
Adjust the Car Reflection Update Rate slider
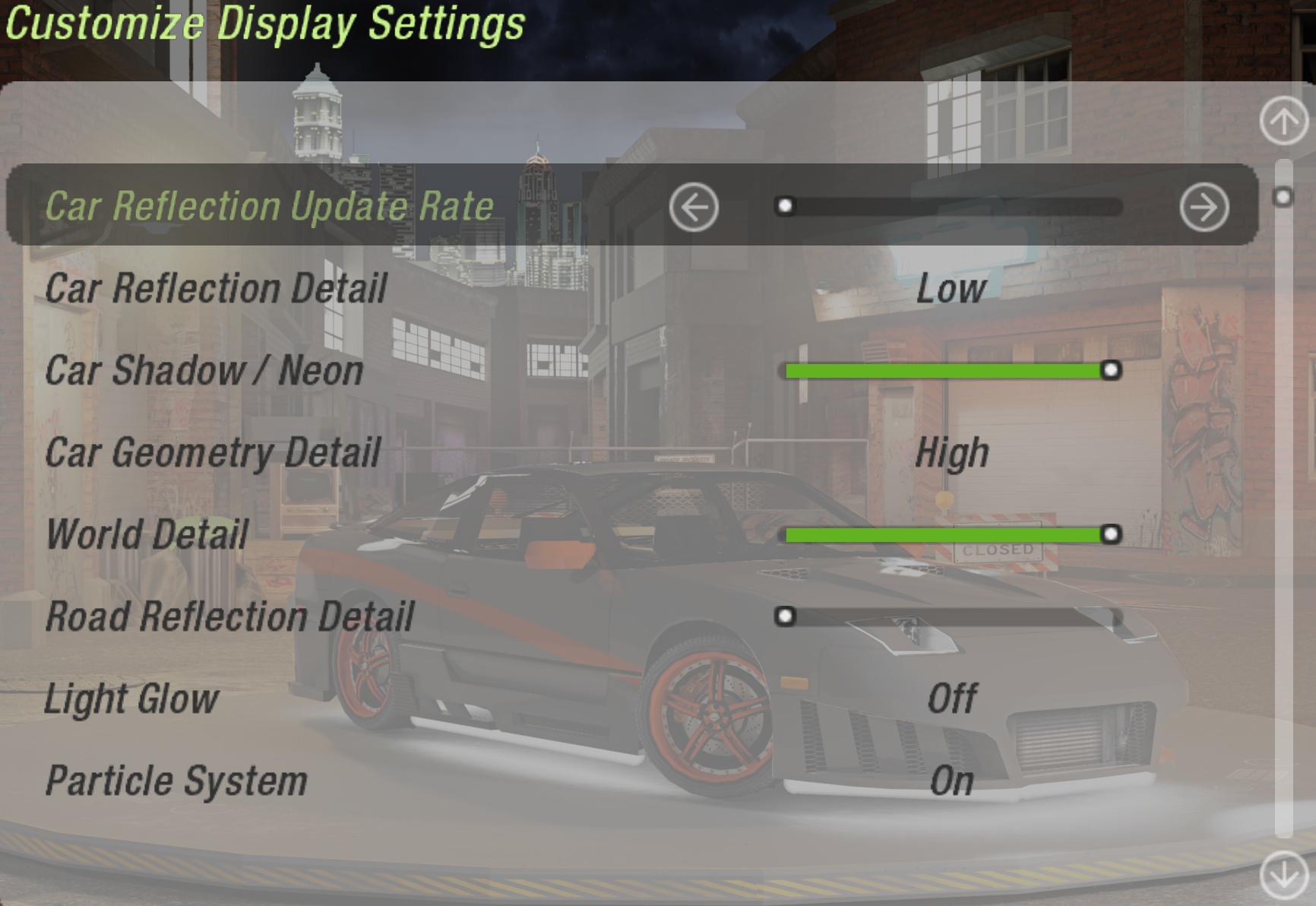(948, 207)
